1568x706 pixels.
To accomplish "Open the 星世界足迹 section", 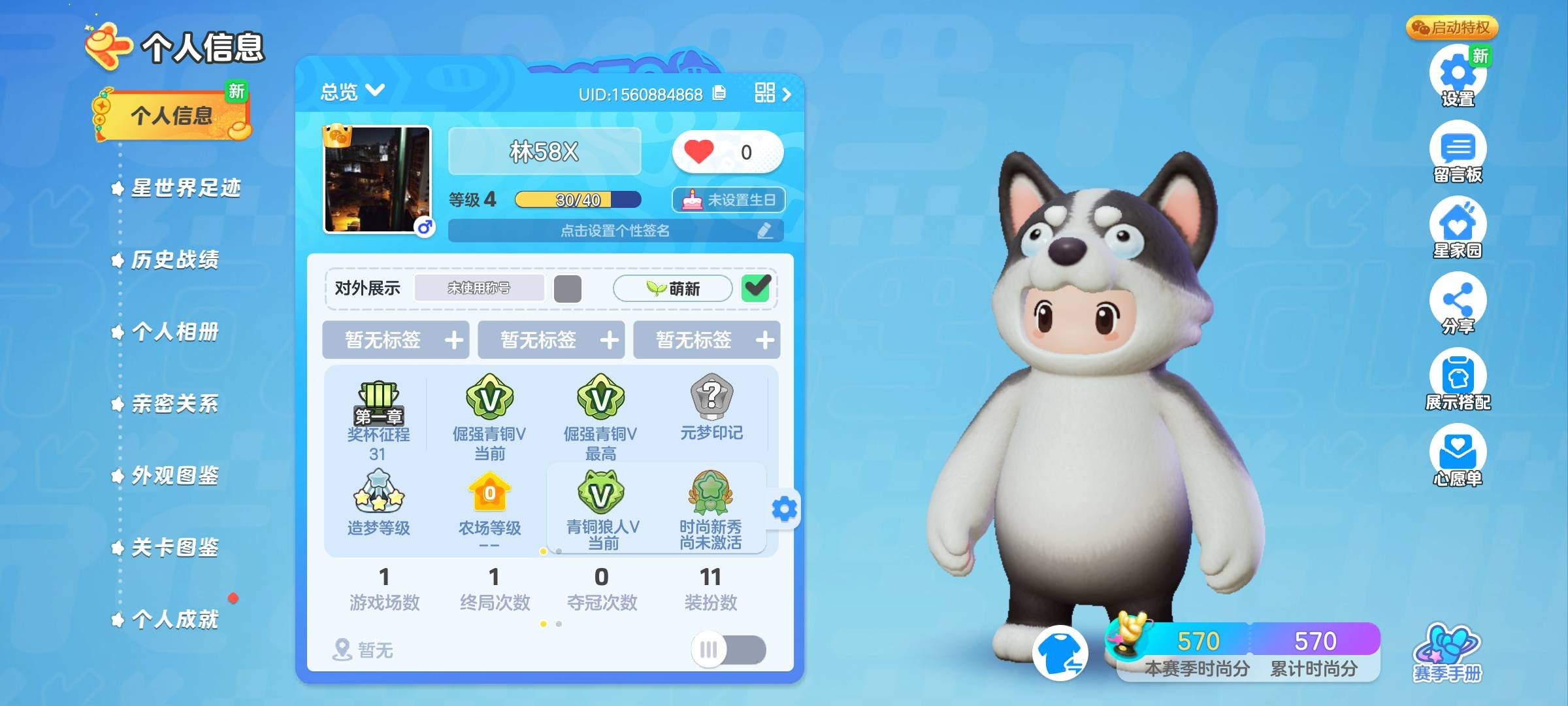I will pos(186,188).
